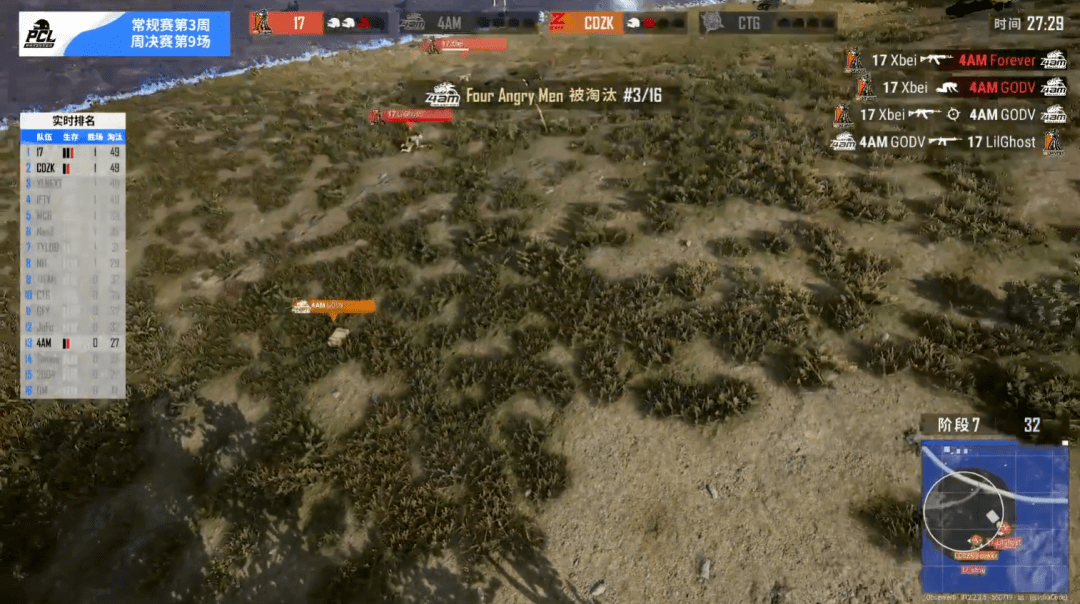Pick the 4AM row in the ranking list

pos(74,342)
